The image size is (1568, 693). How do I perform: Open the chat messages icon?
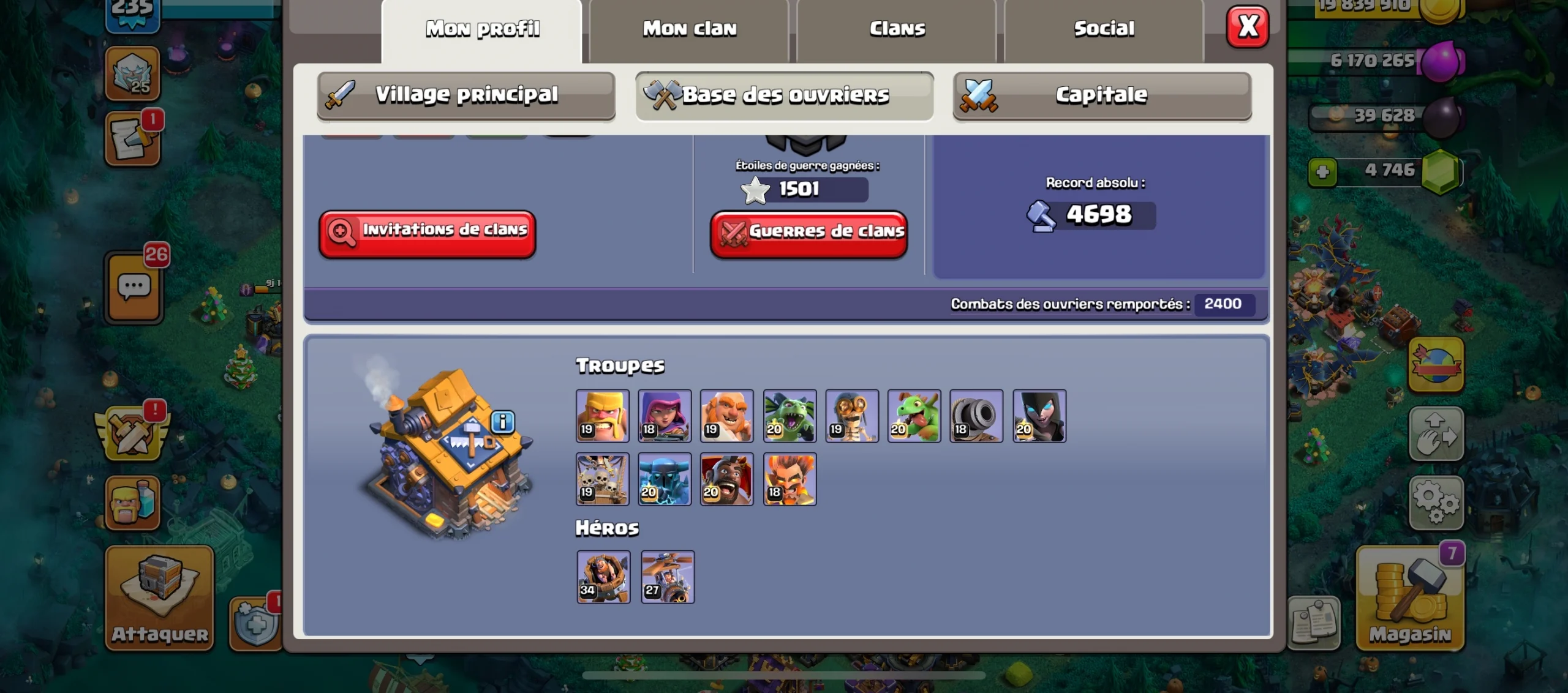point(134,288)
